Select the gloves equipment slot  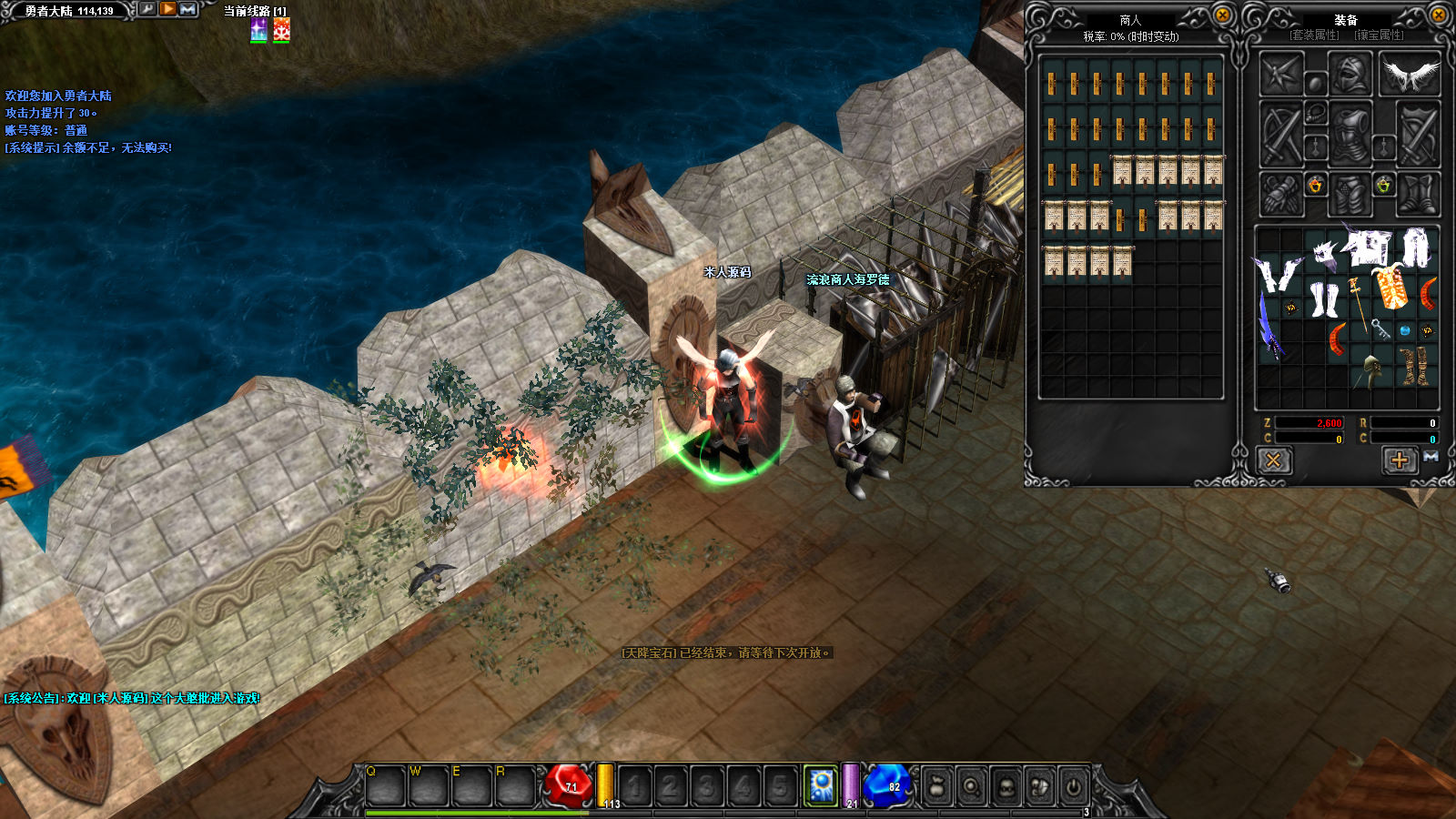coord(1281,194)
